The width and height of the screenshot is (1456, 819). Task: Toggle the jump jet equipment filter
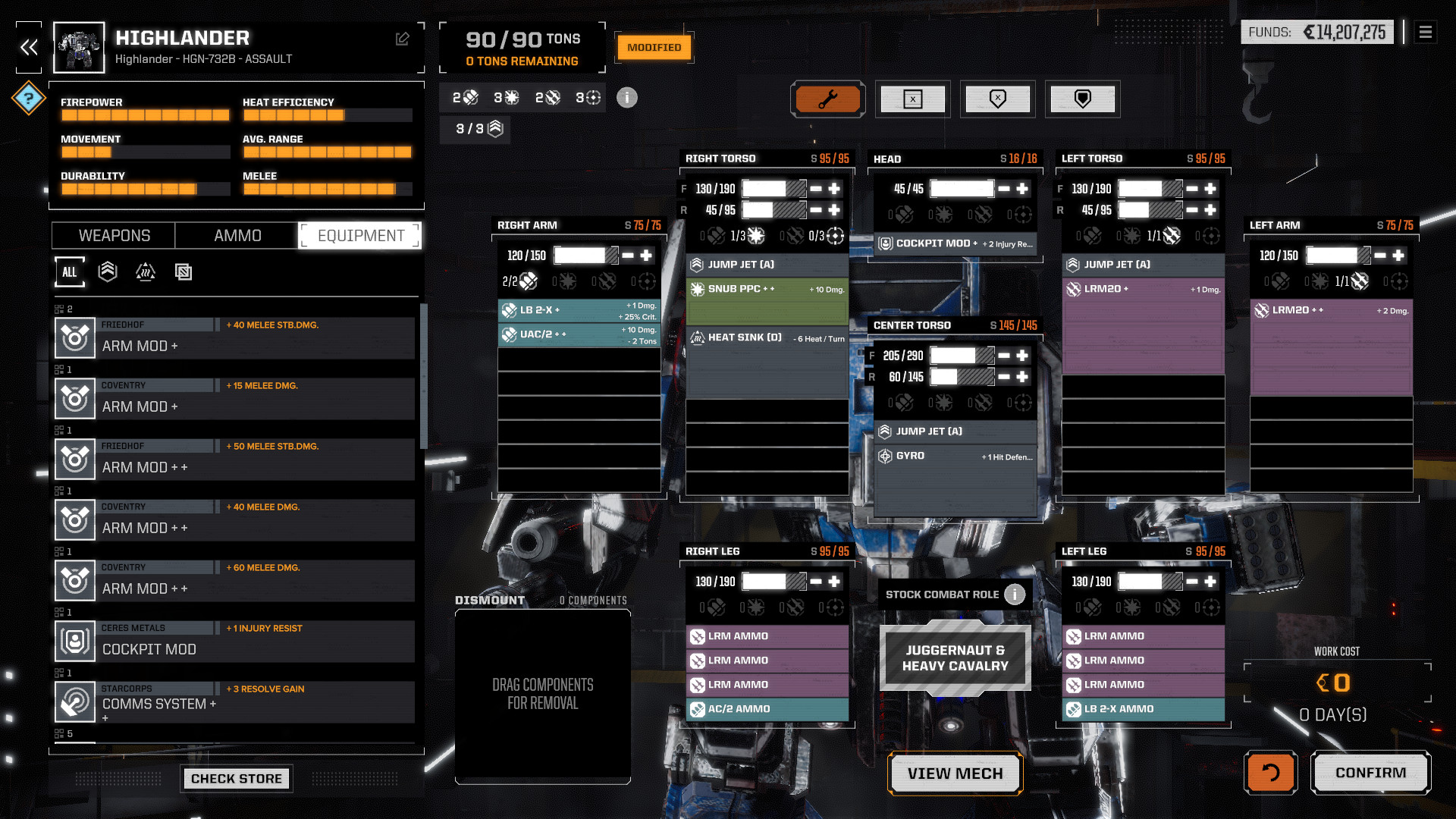point(108,271)
